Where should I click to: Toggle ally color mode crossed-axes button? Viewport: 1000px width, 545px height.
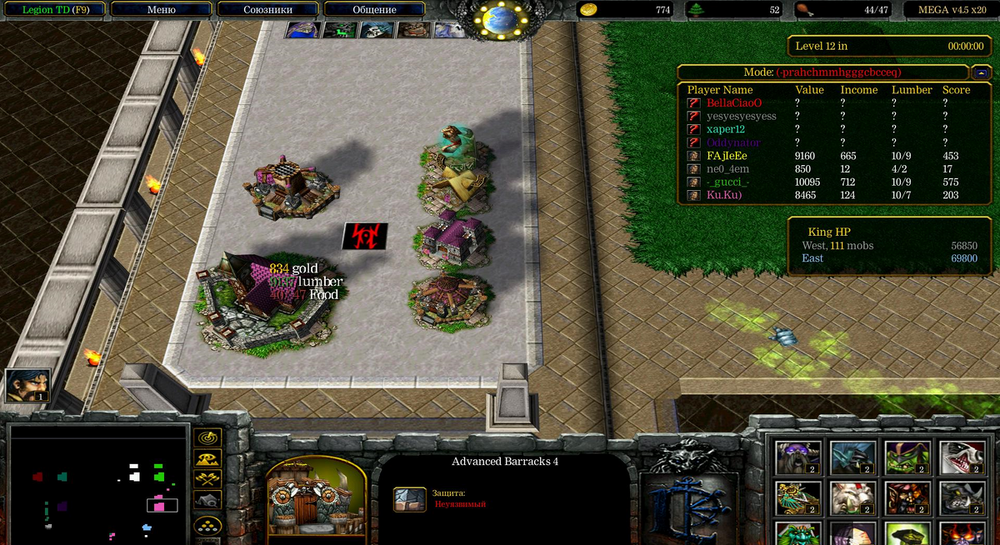pos(207,479)
